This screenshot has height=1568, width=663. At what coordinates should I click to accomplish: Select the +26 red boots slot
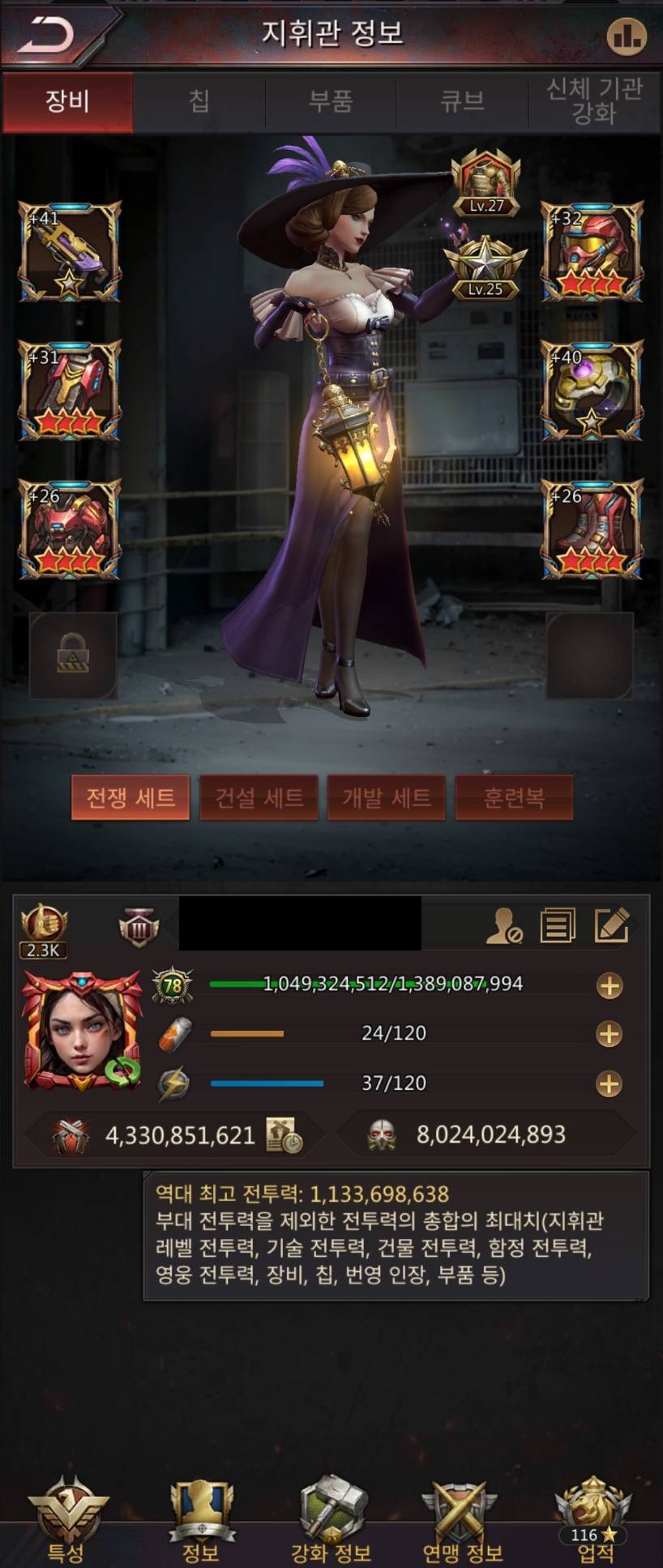pos(592,529)
